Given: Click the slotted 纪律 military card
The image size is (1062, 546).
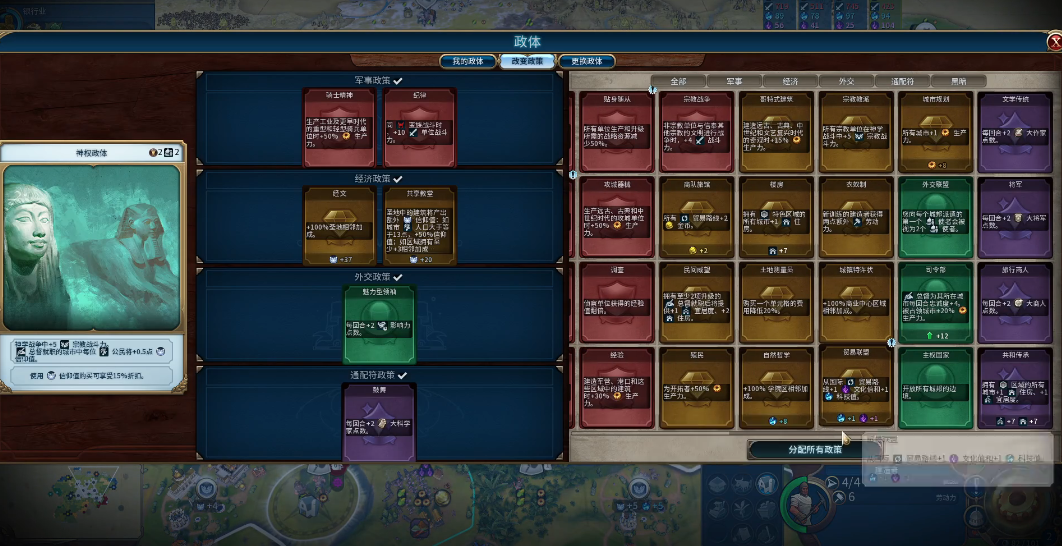Looking at the screenshot, I should [x=419, y=127].
